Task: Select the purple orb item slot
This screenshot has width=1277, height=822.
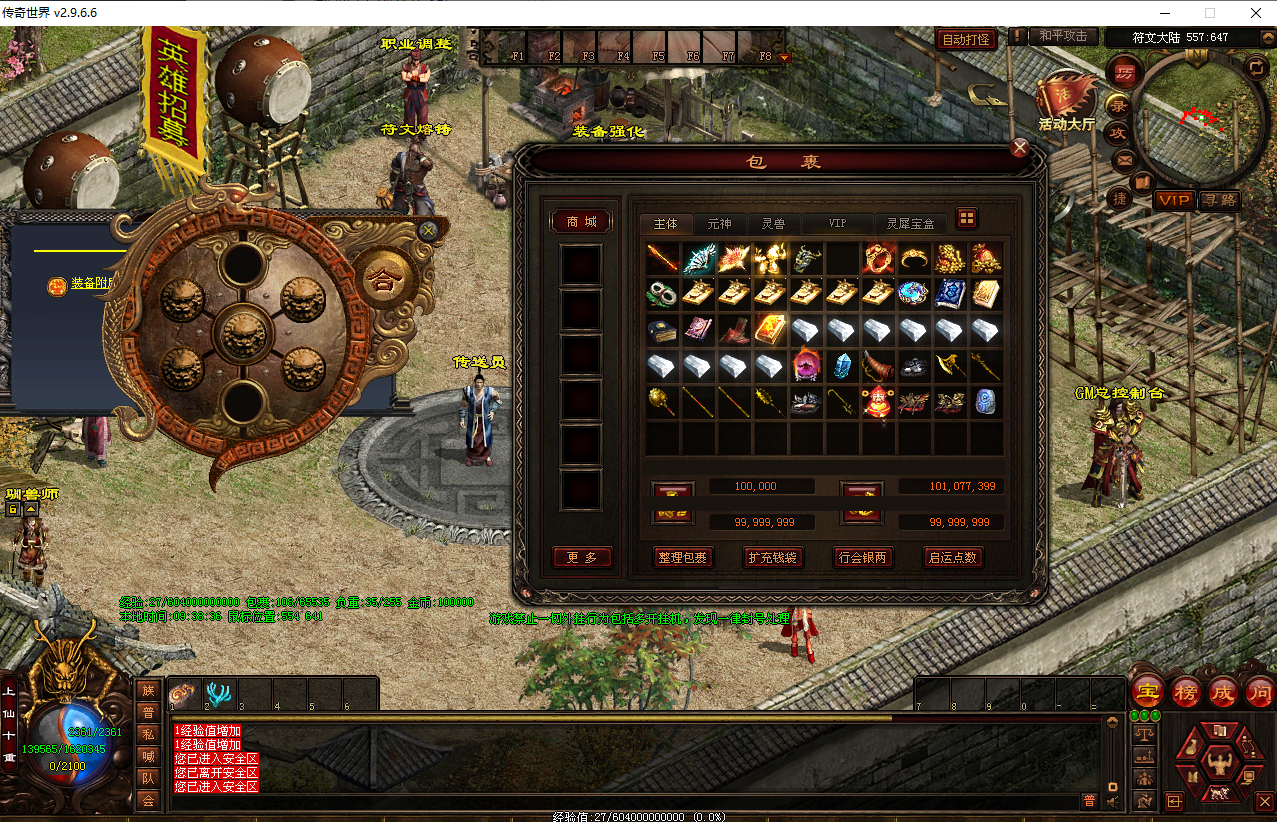Action: point(806,365)
